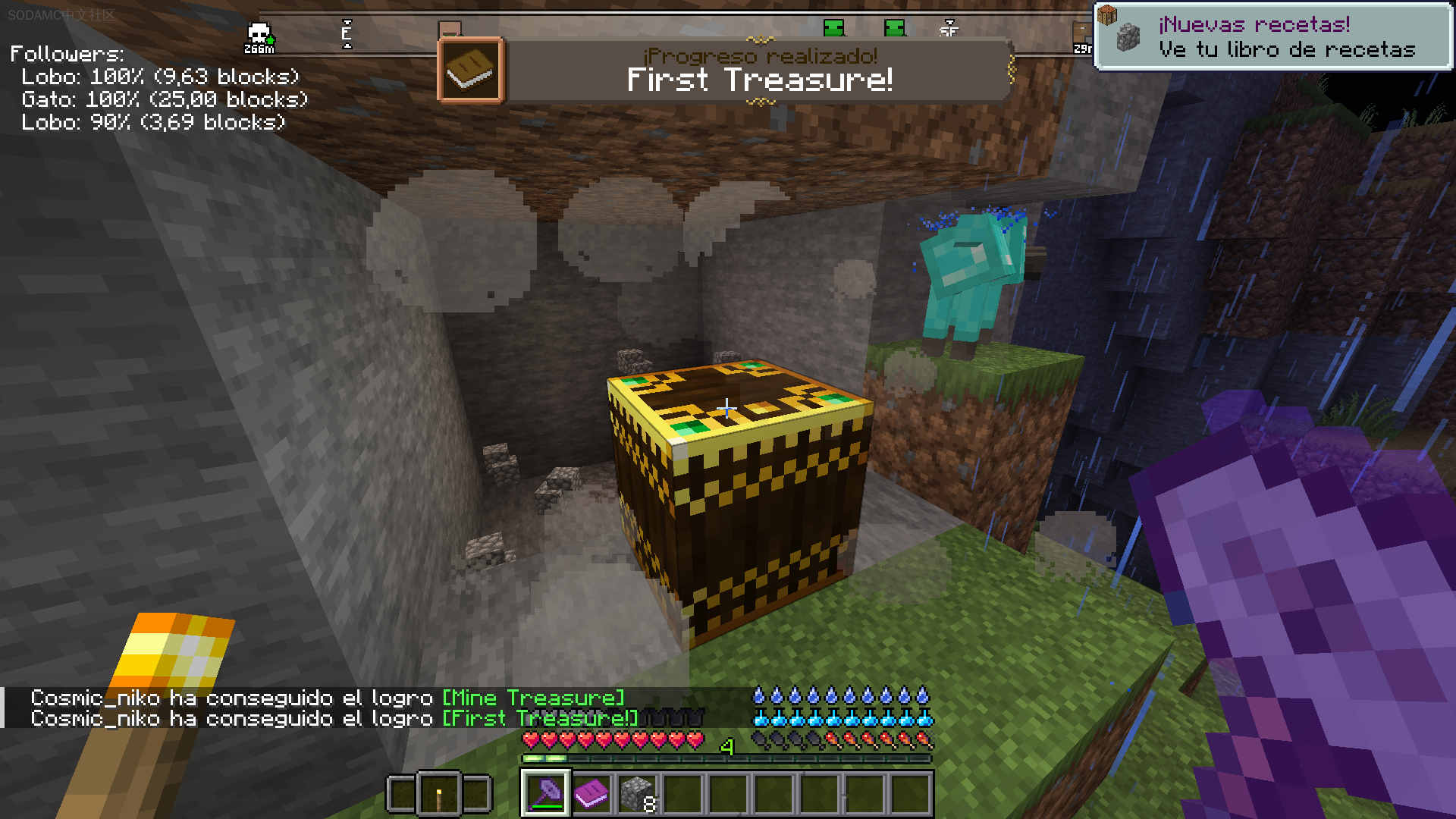Select the purple hoe hotbar slot
1456x819 pixels.
(545, 793)
